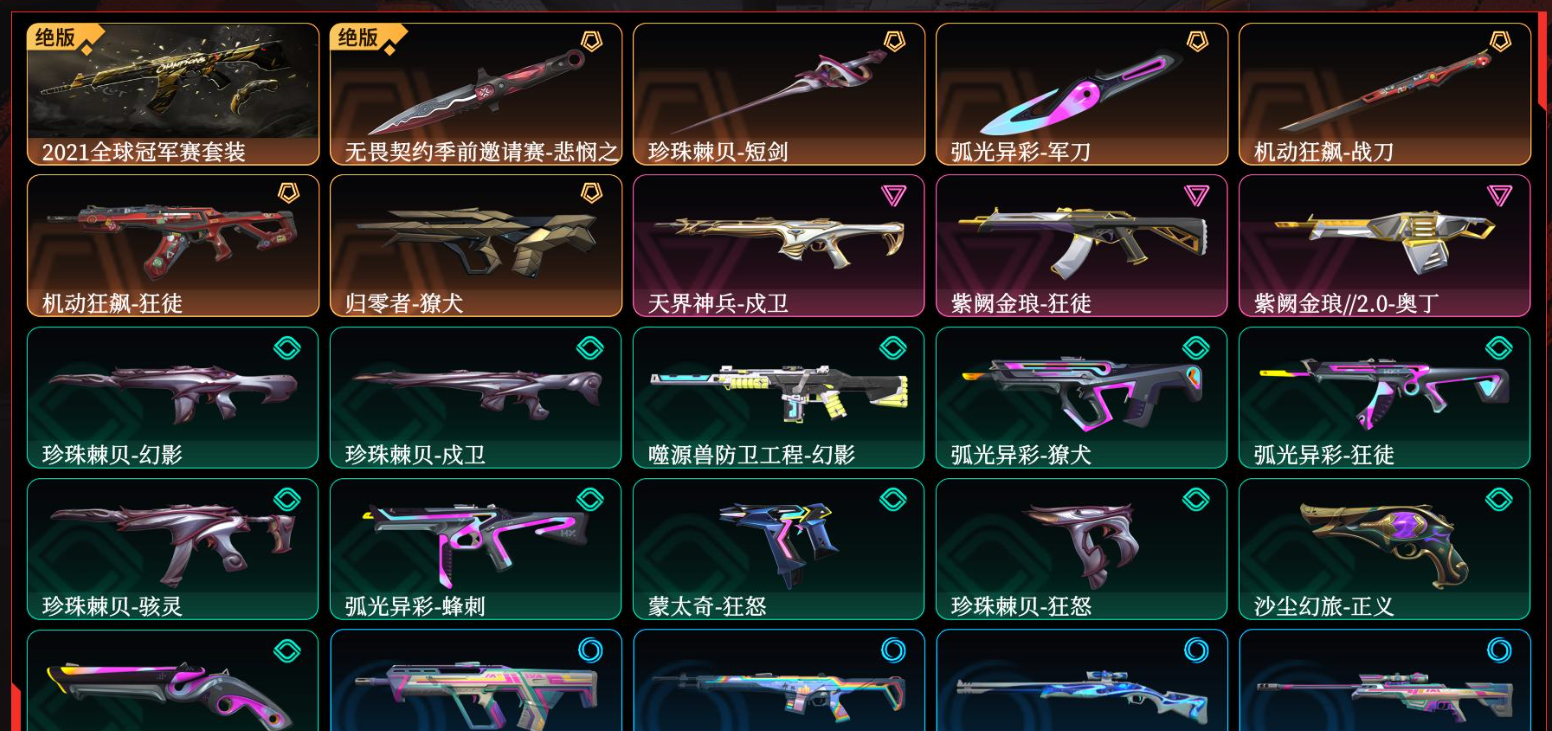Click the teal rarity icon on 沙尘幻旅-正义 card

click(x=1500, y=498)
